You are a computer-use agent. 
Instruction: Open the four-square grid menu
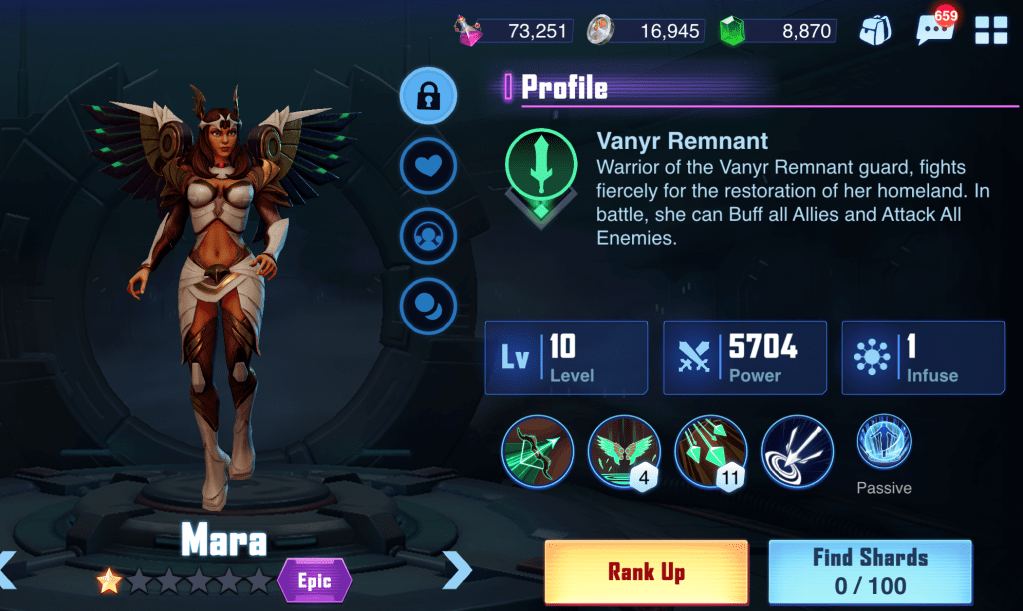coord(990,30)
